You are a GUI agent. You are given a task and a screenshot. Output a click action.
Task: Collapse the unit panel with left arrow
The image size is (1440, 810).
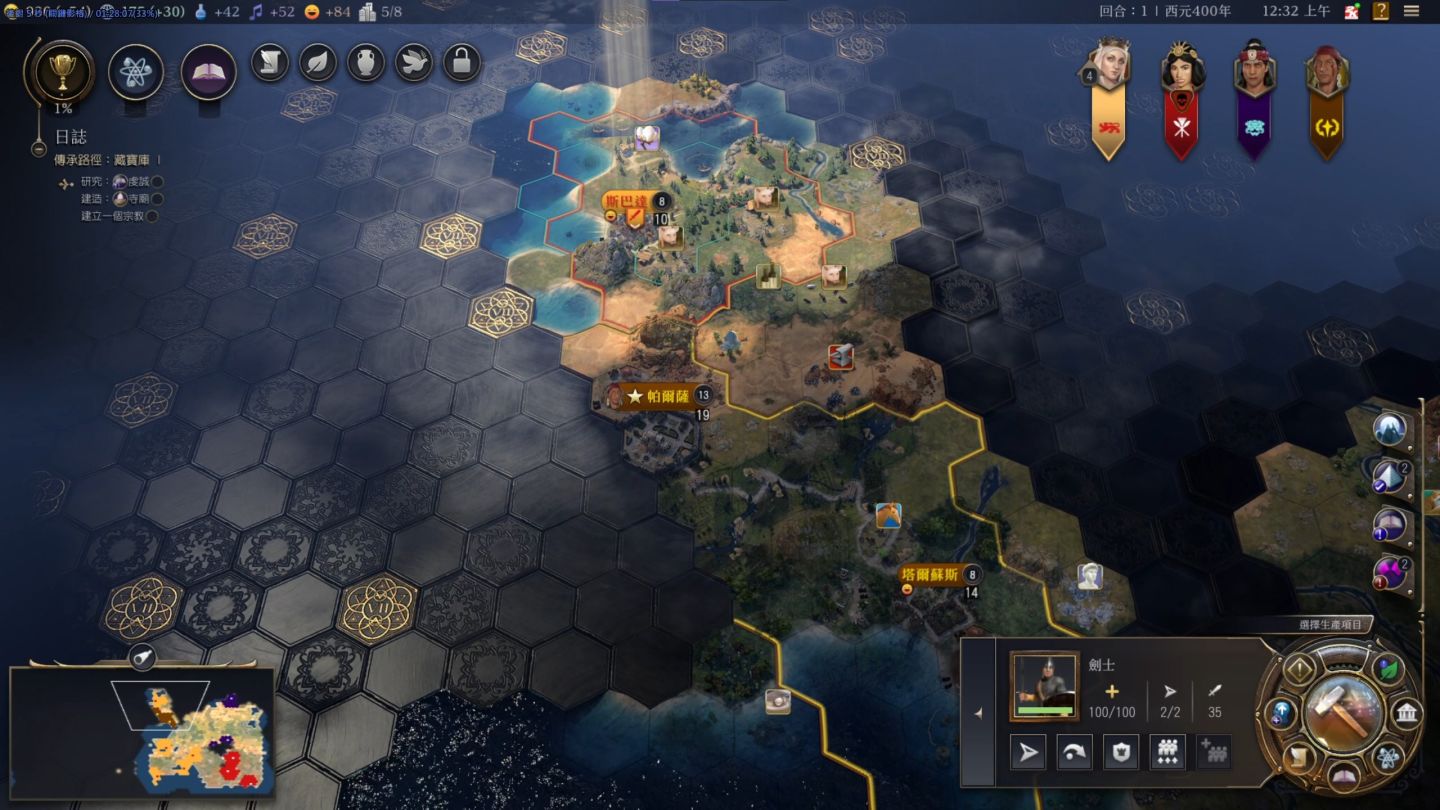click(978, 713)
